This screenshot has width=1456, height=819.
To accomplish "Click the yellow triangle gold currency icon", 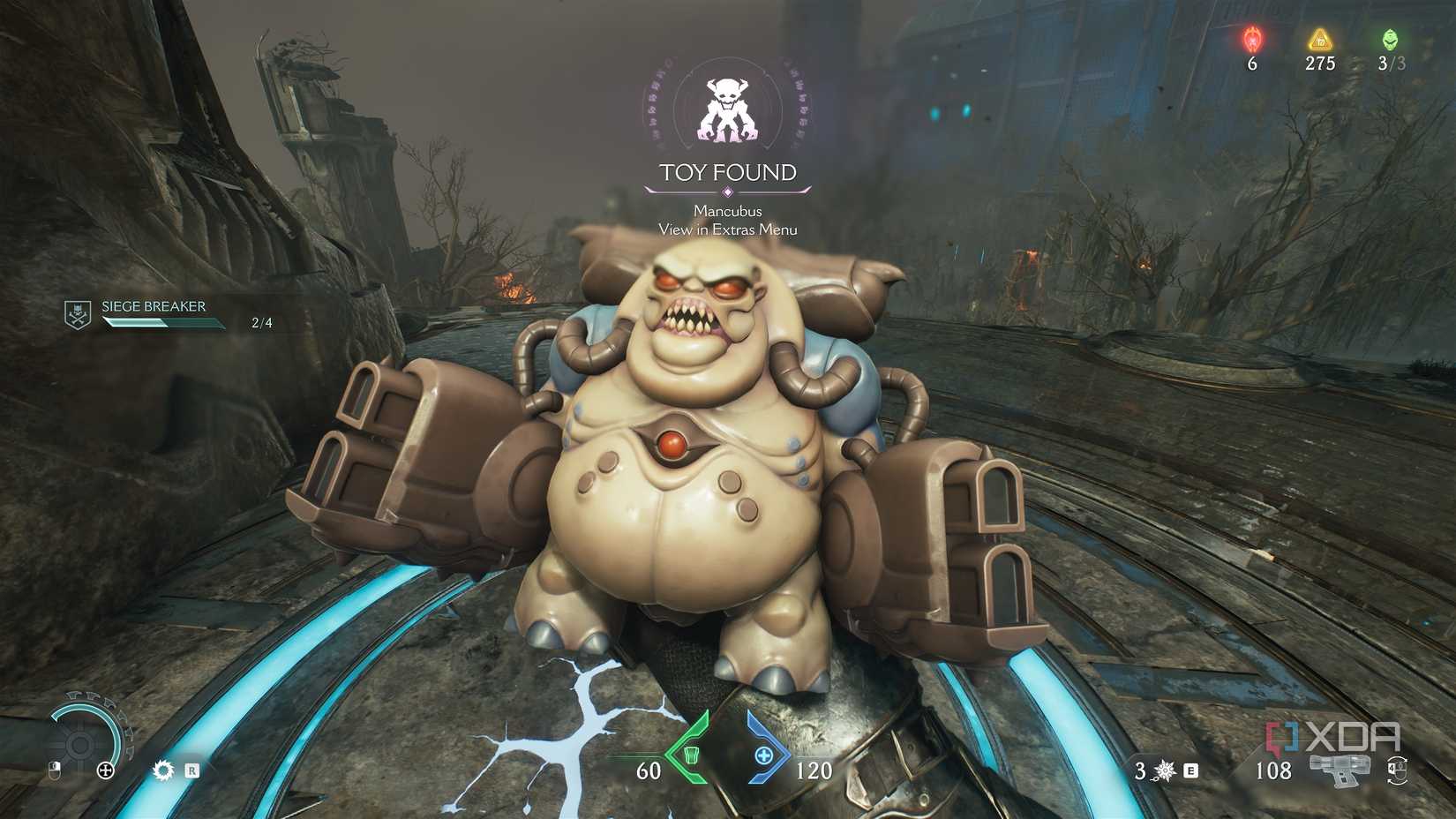I will (x=1318, y=39).
